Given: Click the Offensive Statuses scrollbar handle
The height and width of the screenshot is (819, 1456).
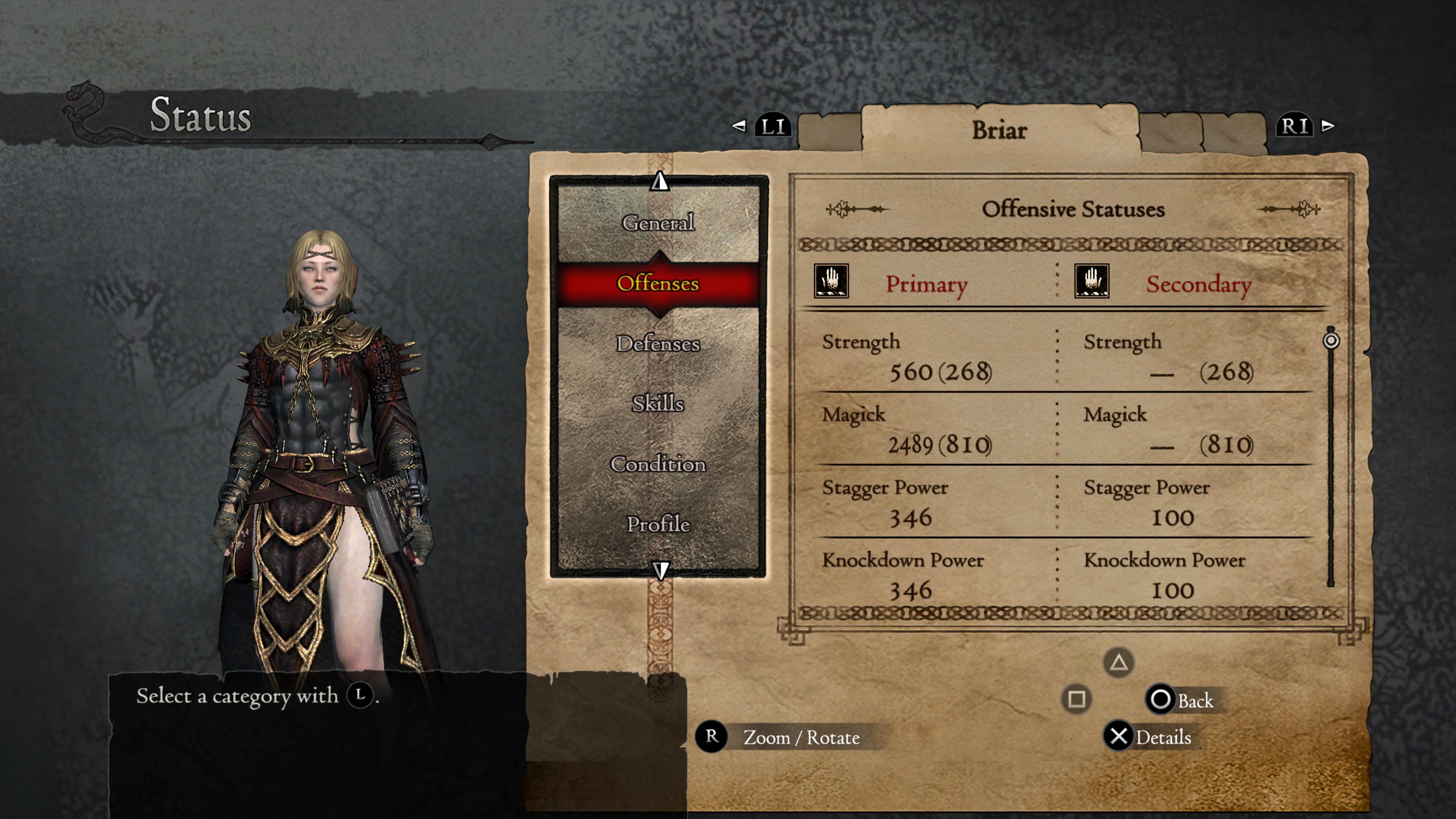Looking at the screenshot, I should pos(1331,340).
